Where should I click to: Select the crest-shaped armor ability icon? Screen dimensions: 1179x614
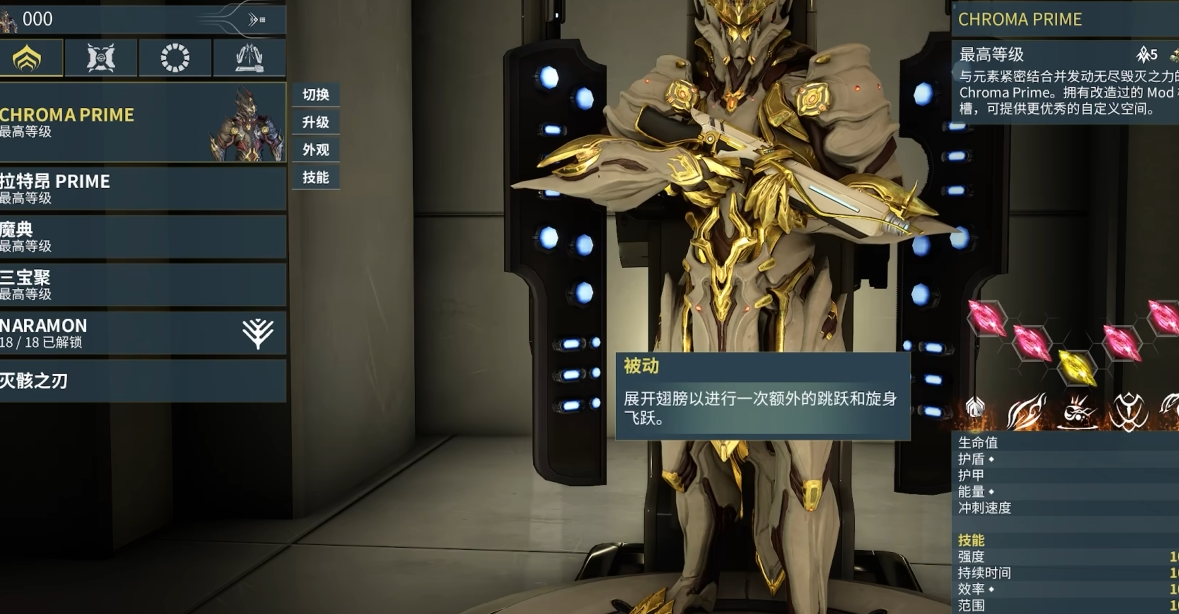[1128, 411]
